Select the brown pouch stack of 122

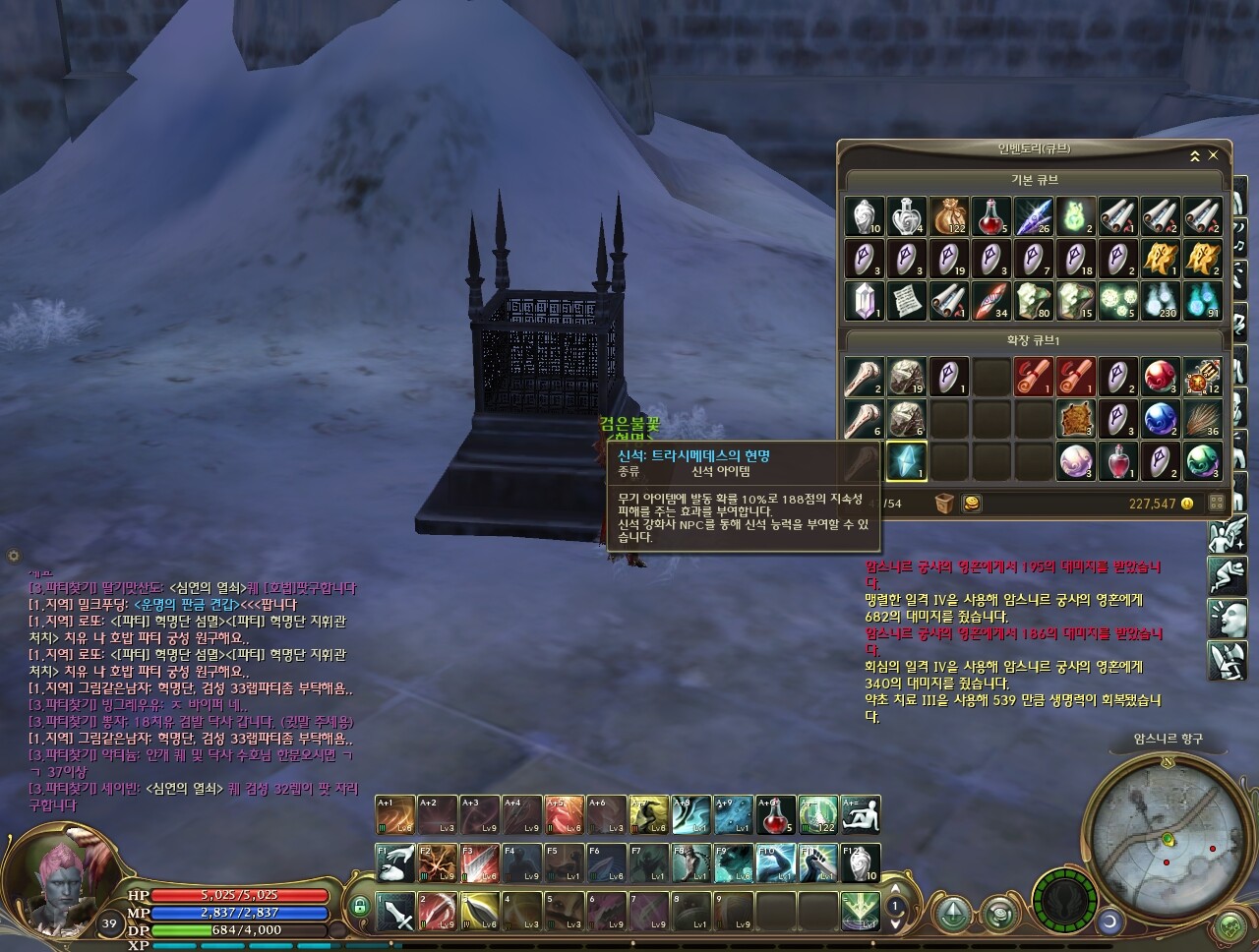(x=949, y=216)
